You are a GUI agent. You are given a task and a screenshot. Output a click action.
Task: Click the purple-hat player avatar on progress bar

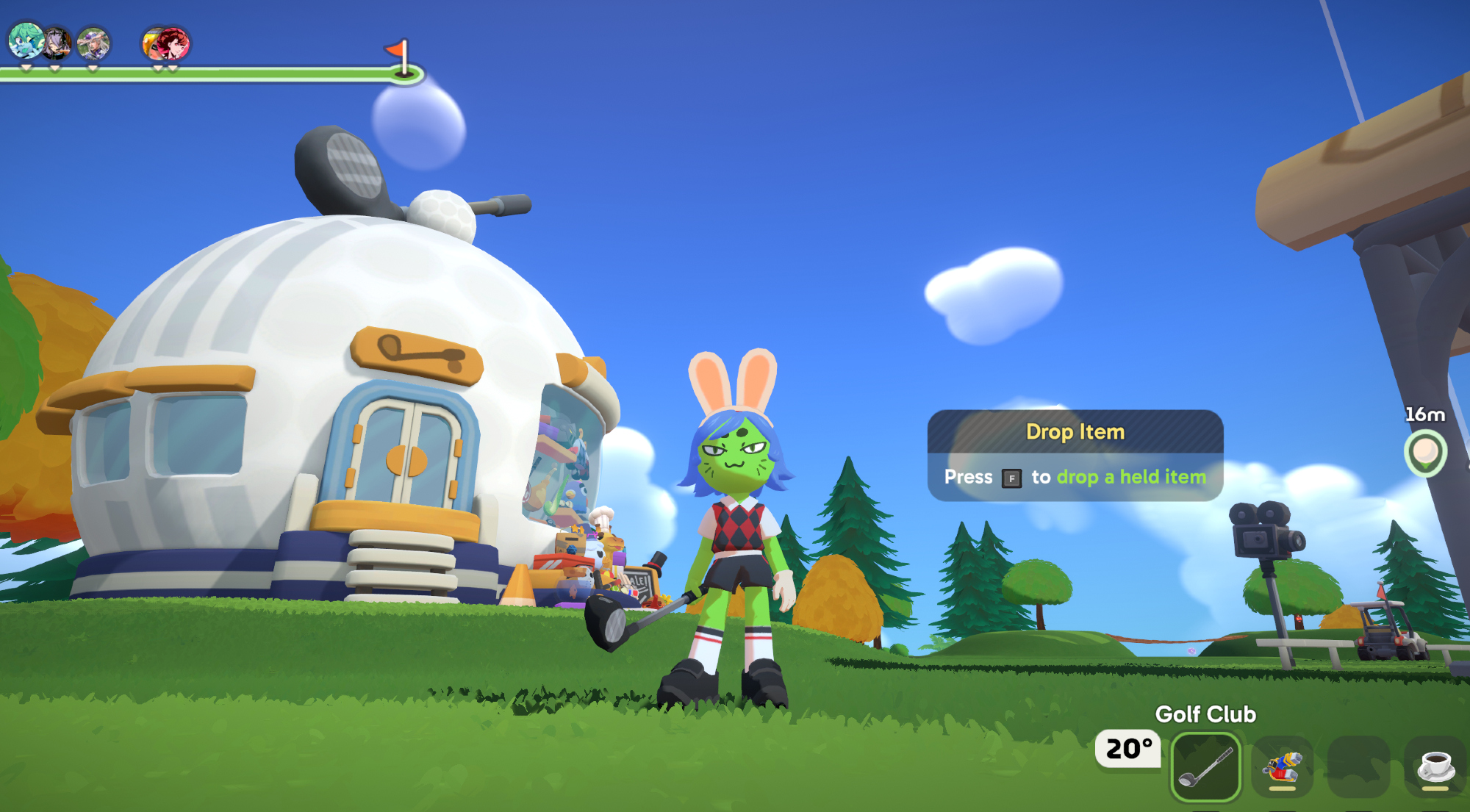point(93,44)
